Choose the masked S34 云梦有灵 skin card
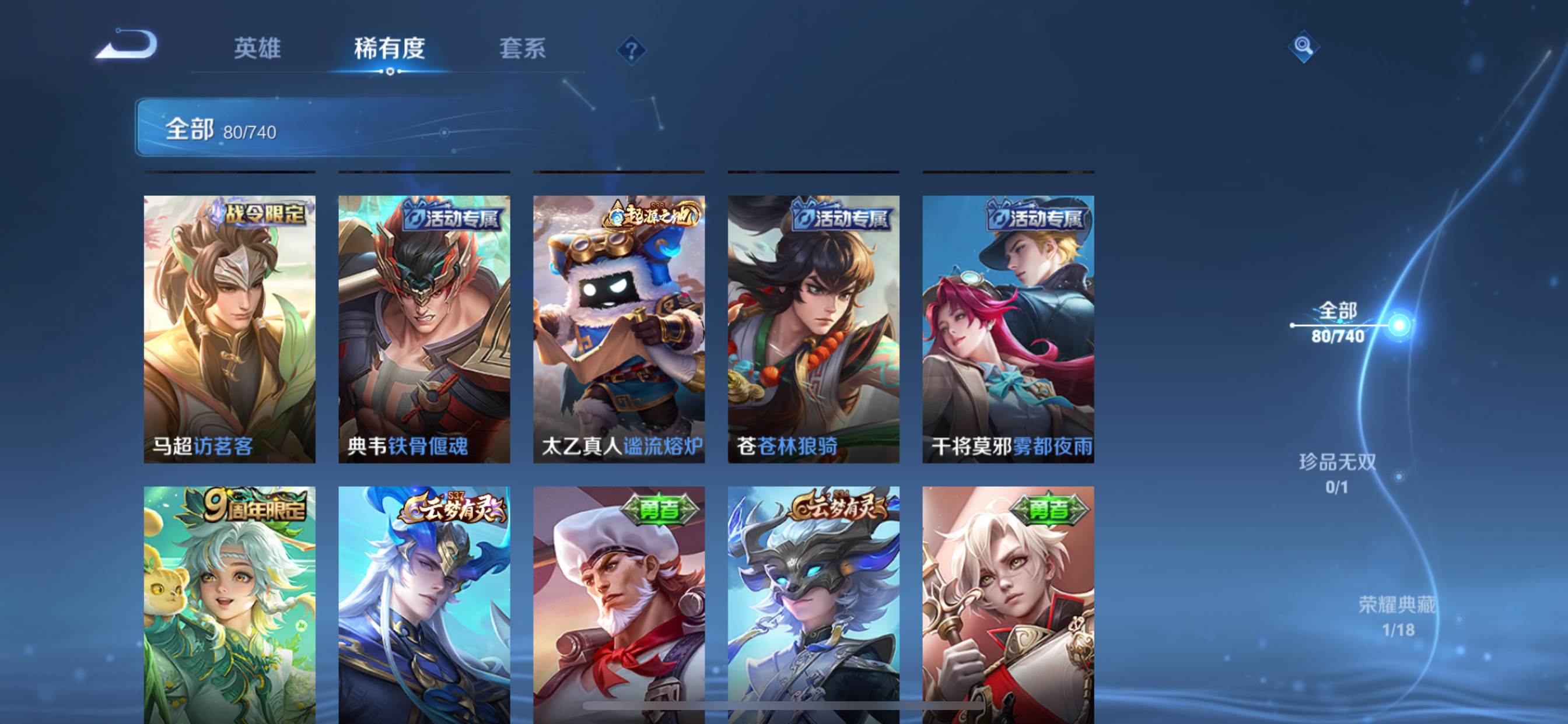 point(813,605)
